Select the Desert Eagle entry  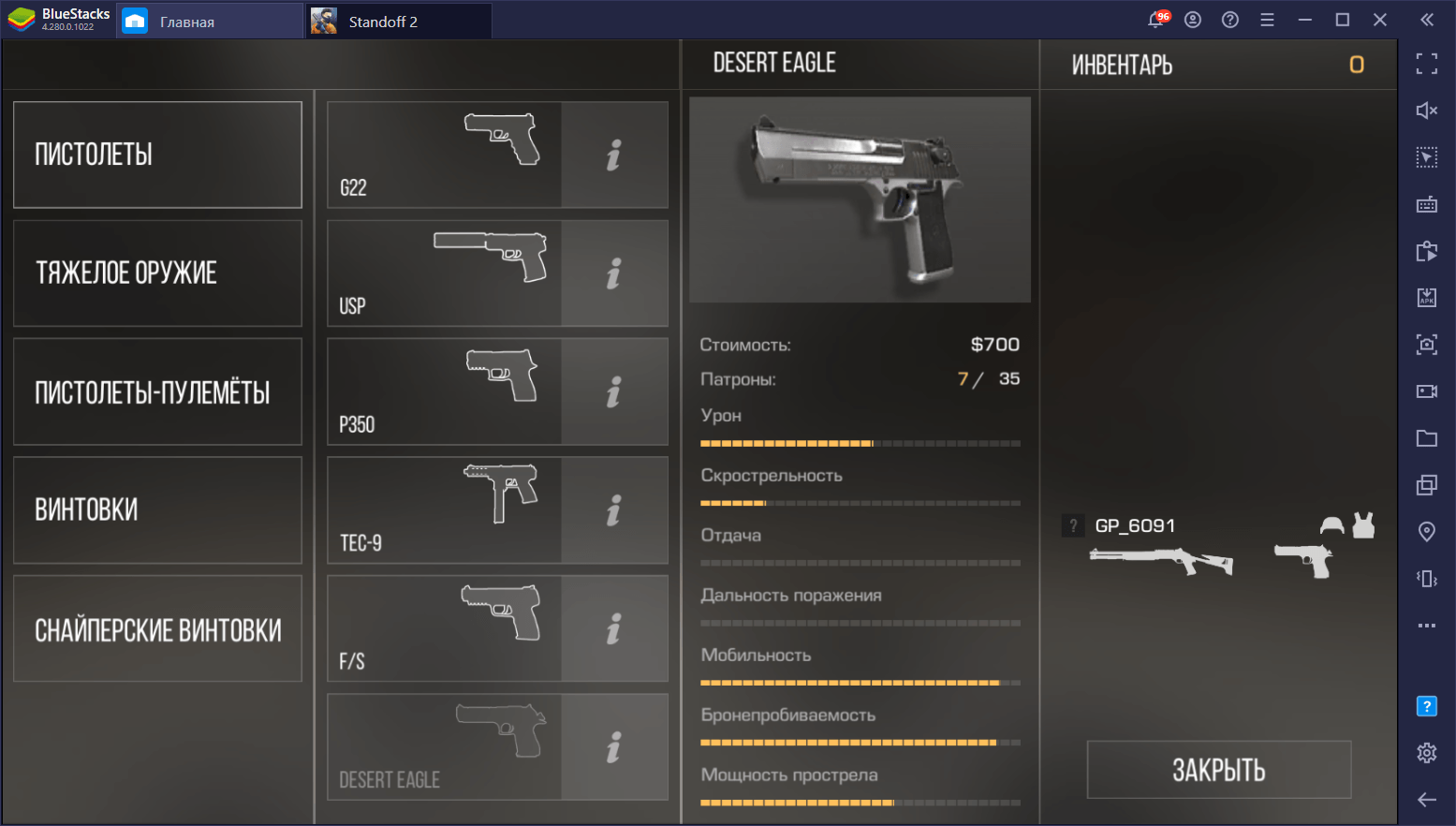point(445,747)
